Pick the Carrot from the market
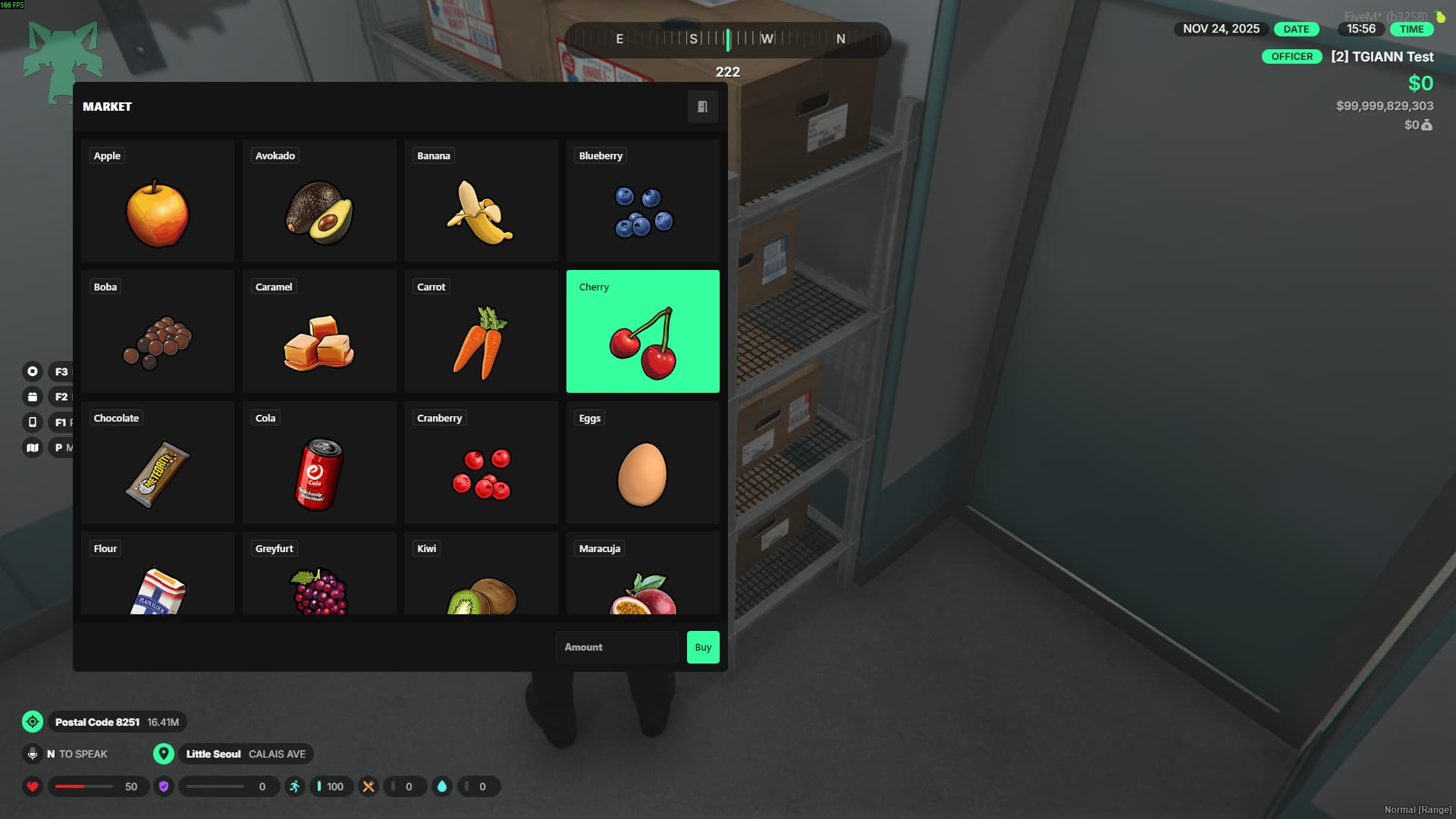 (x=481, y=331)
